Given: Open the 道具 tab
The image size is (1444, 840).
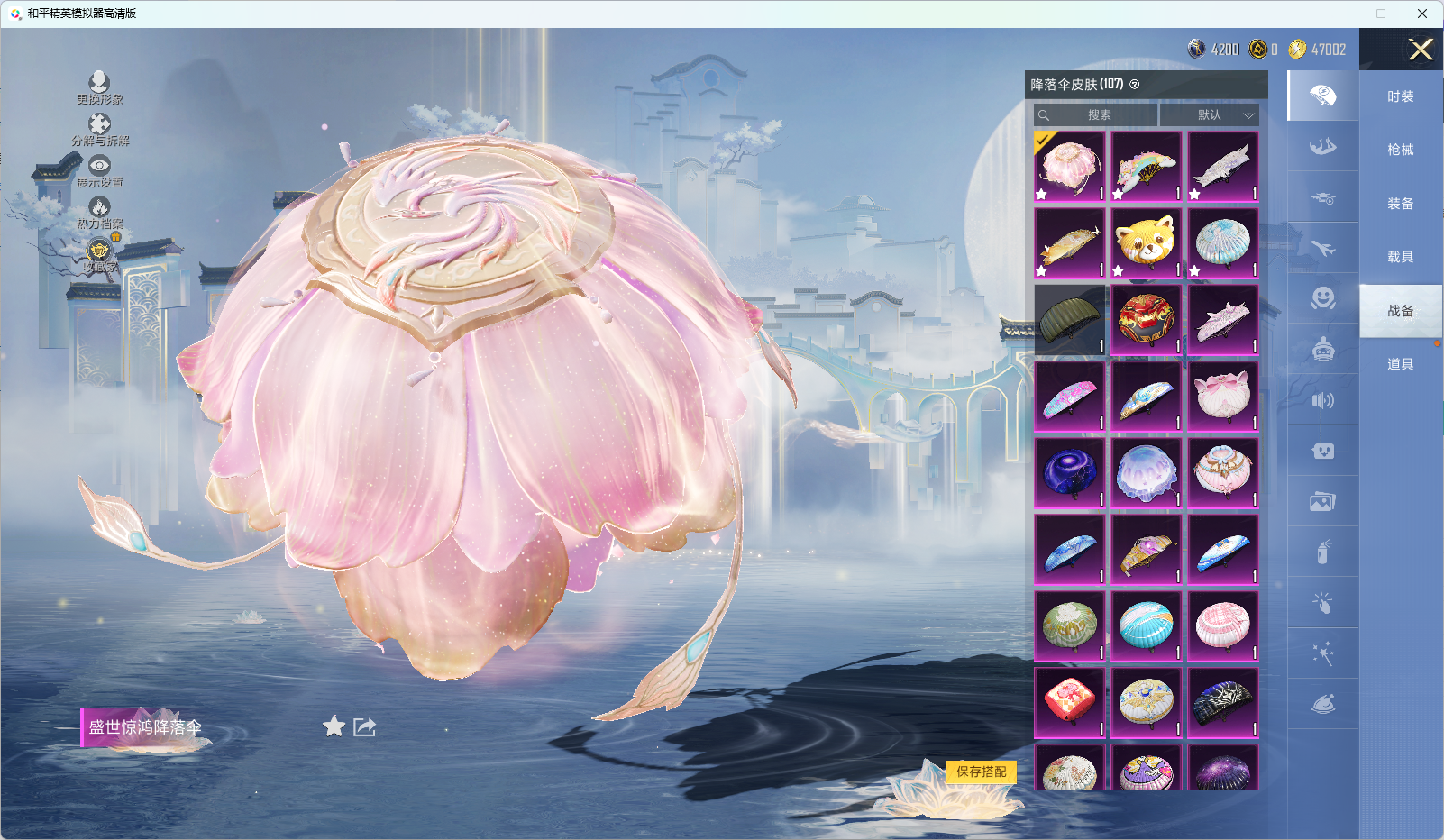Looking at the screenshot, I should [x=1400, y=364].
